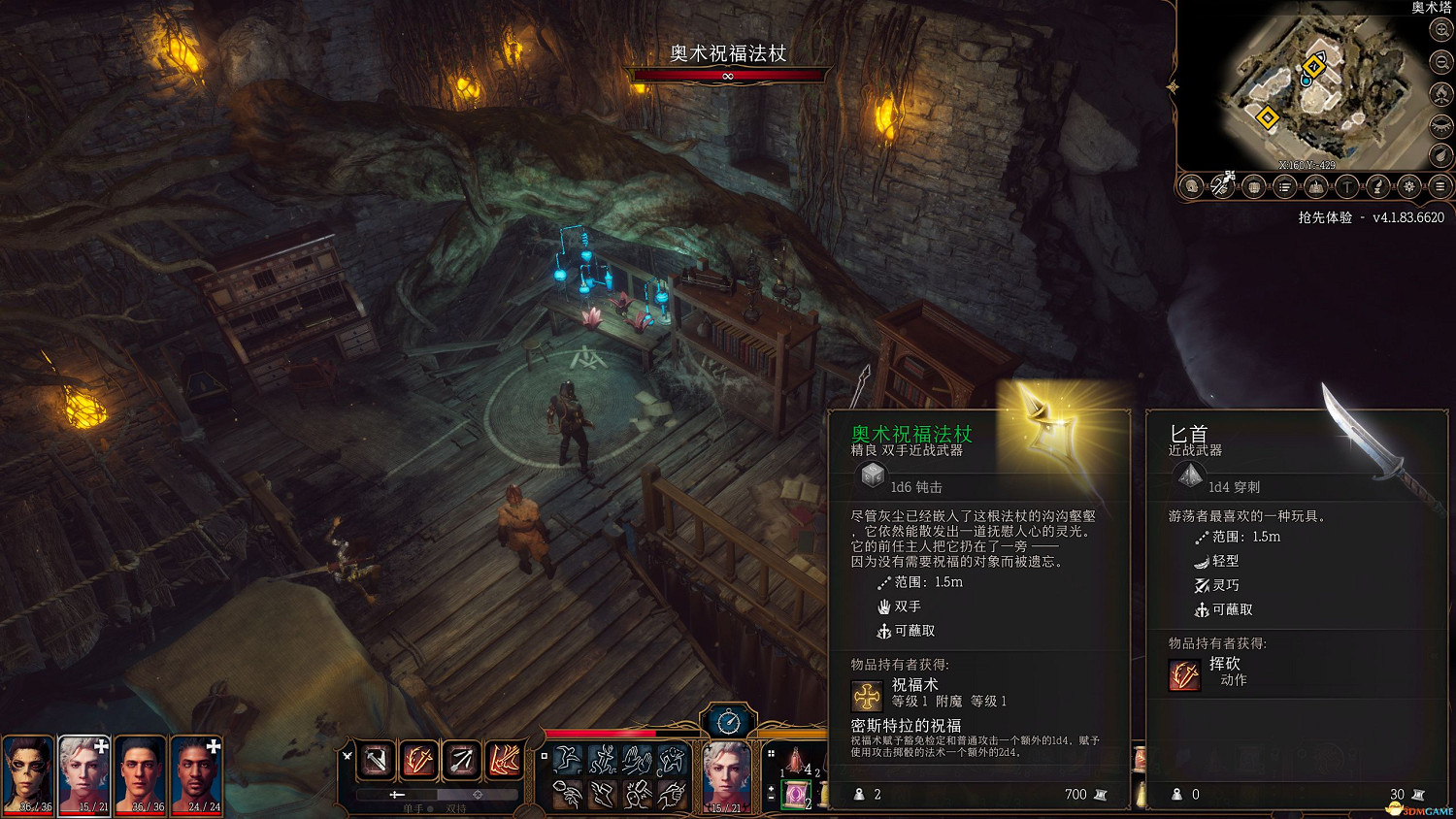1456x819 pixels.
Task: Select the throw action icon
Action: click(x=568, y=793)
